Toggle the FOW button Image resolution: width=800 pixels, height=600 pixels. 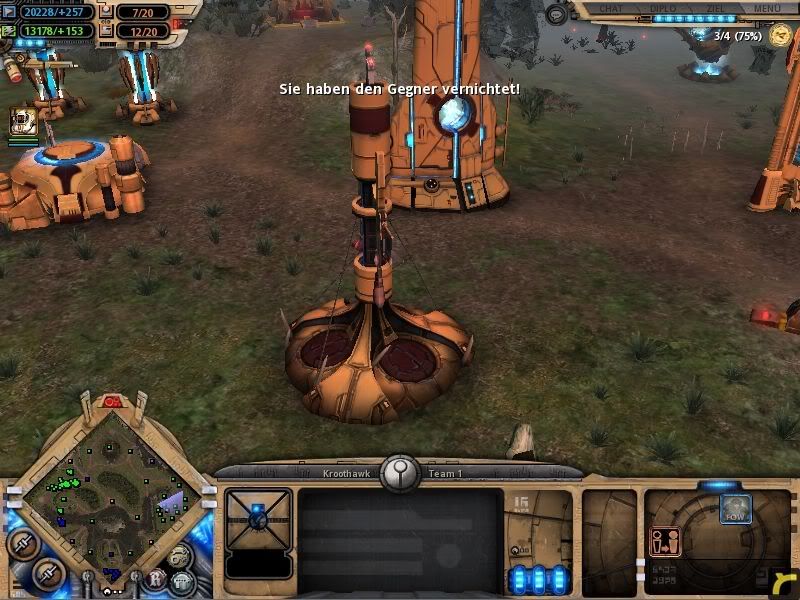pyautogui.click(x=736, y=508)
